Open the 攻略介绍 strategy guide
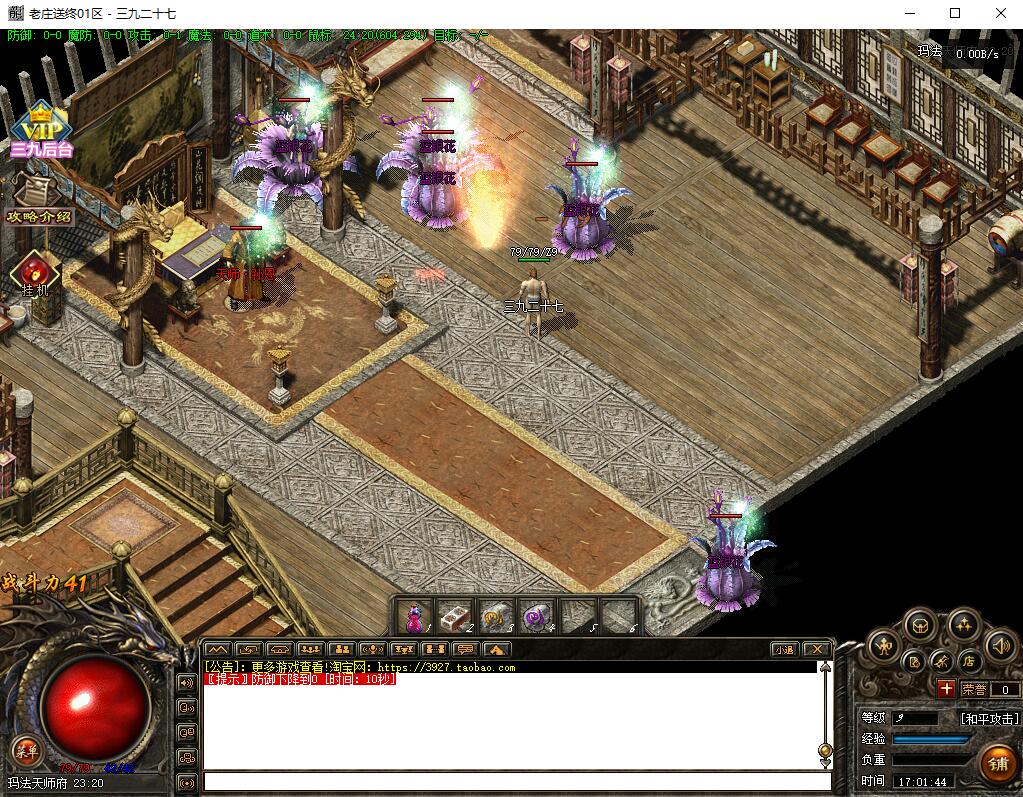 pos(39,216)
